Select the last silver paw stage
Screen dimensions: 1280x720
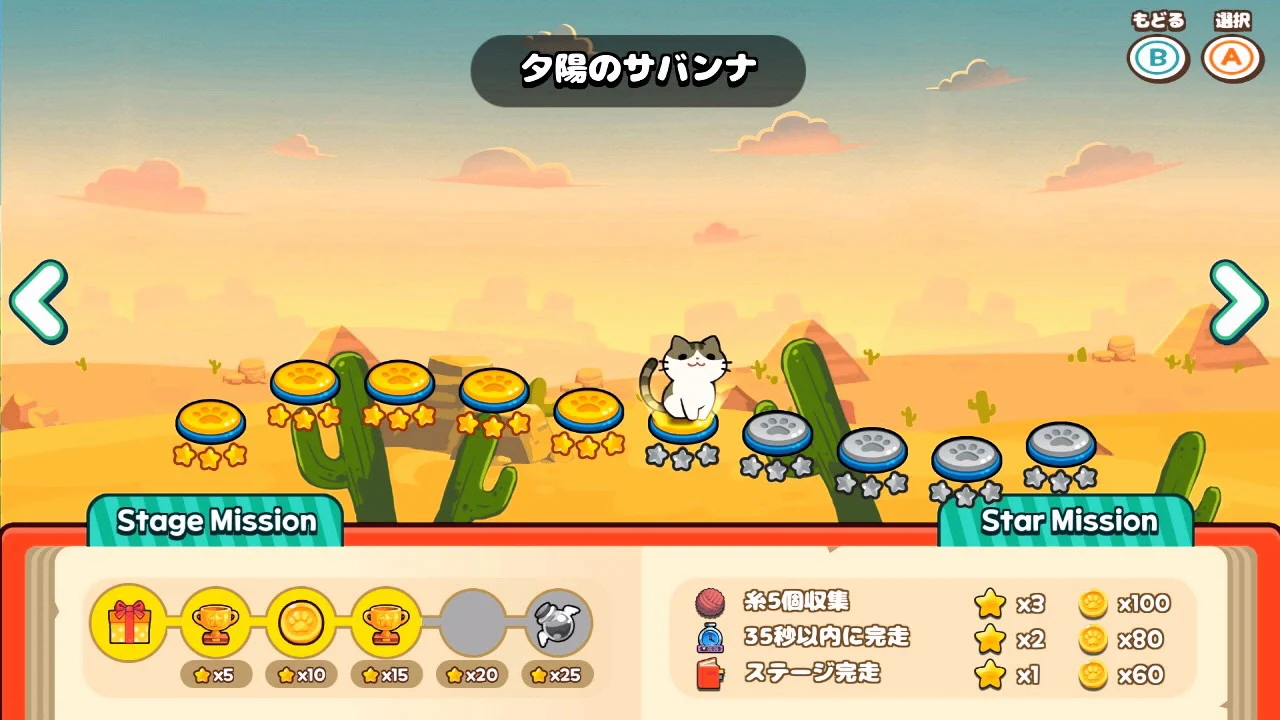pyautogui.click(x=1060, y=443)
